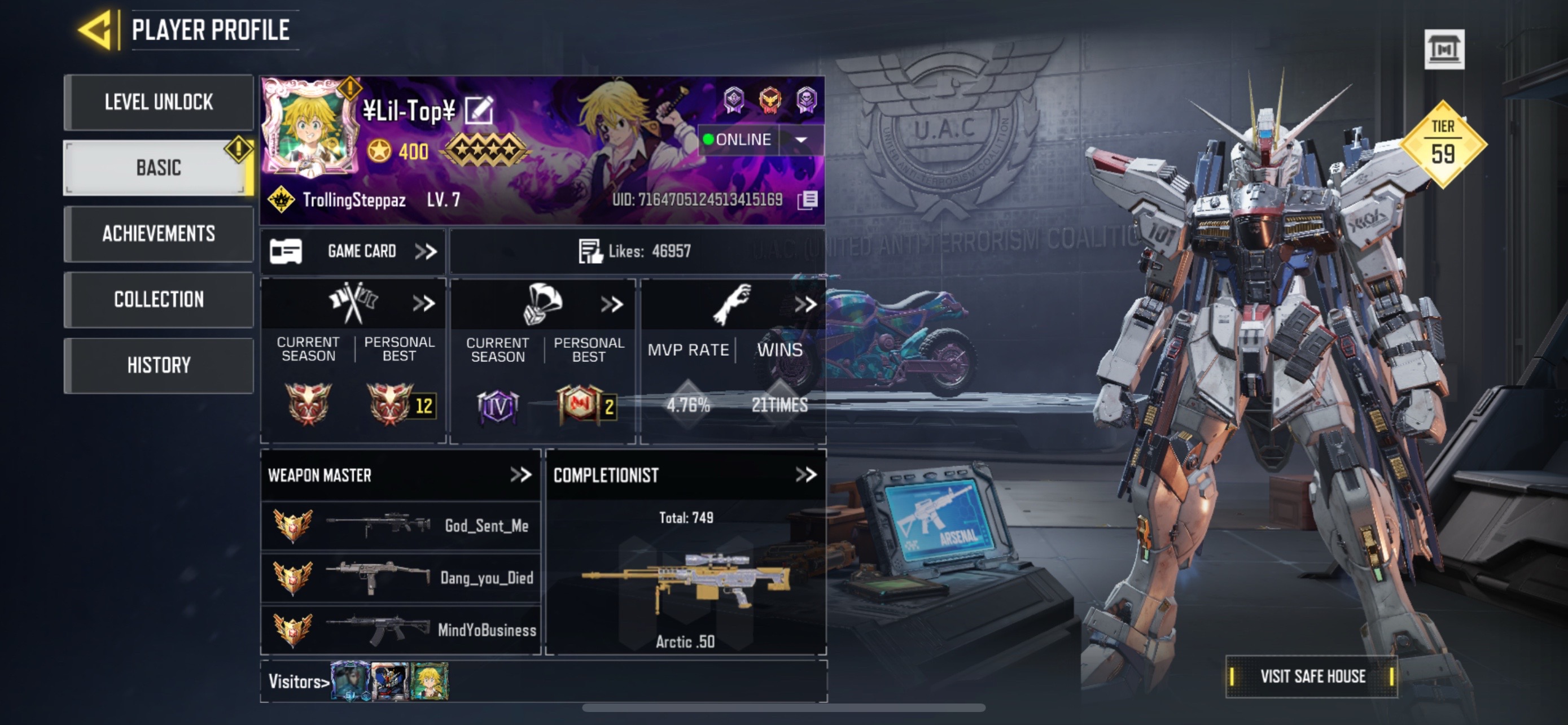The image size is (1568, 725).
Task: Open the Weapon Master details
Action: pyautogui.click(x=520, y=475)
